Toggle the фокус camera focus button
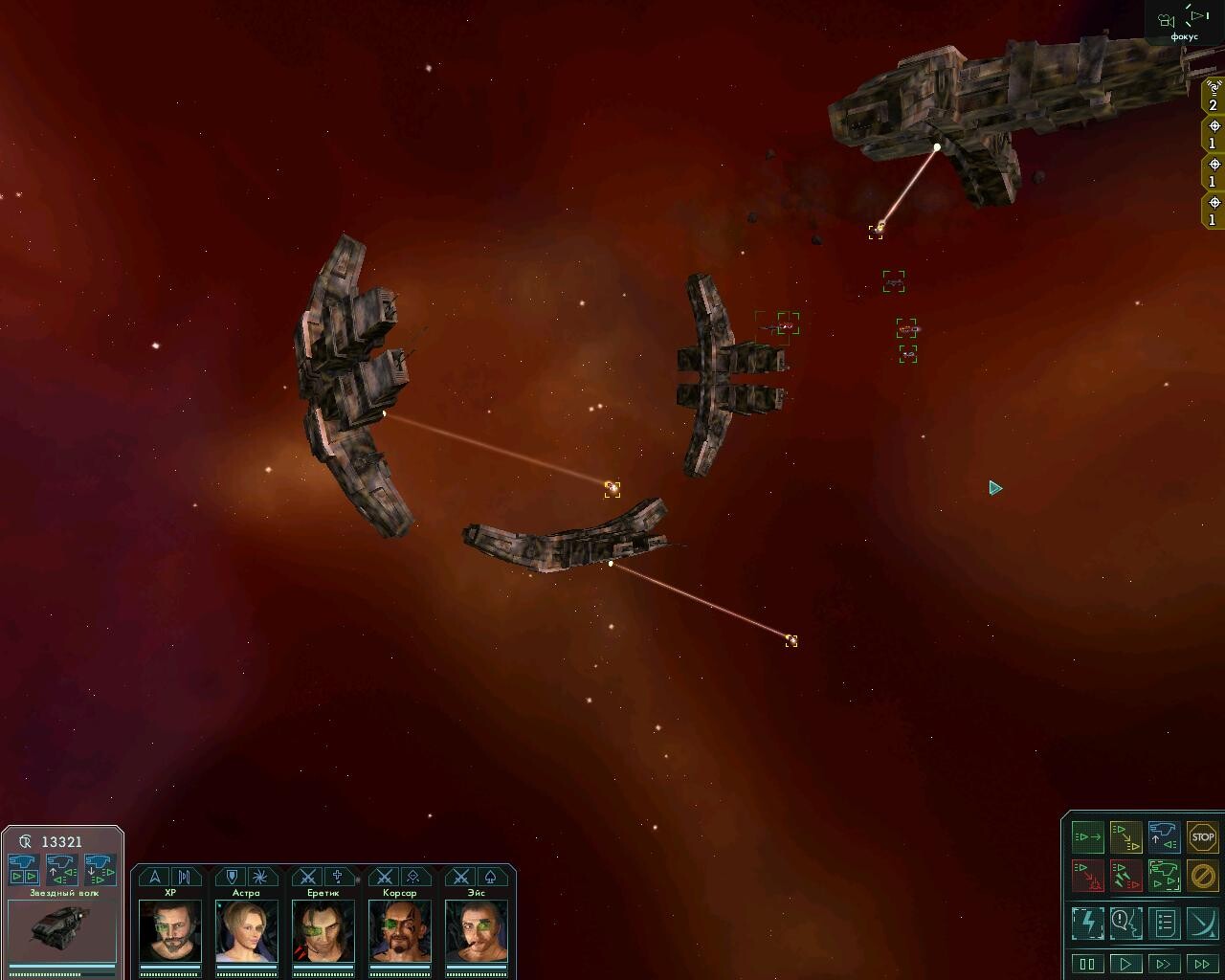Screen dimensions: 1225x980 coord(1184,23)
